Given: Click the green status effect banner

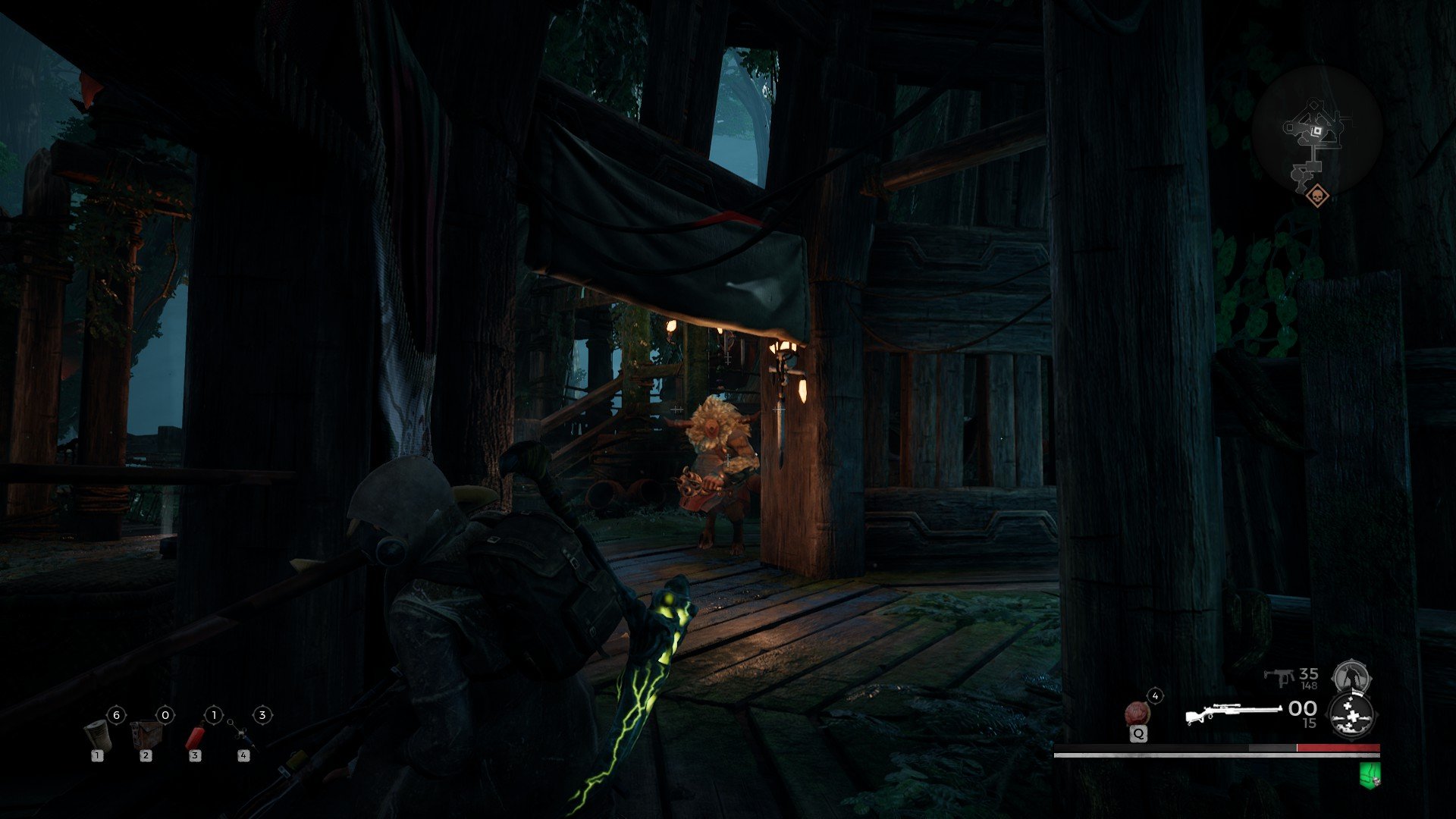Looking at the screenshot, I should coord(1370,774).
